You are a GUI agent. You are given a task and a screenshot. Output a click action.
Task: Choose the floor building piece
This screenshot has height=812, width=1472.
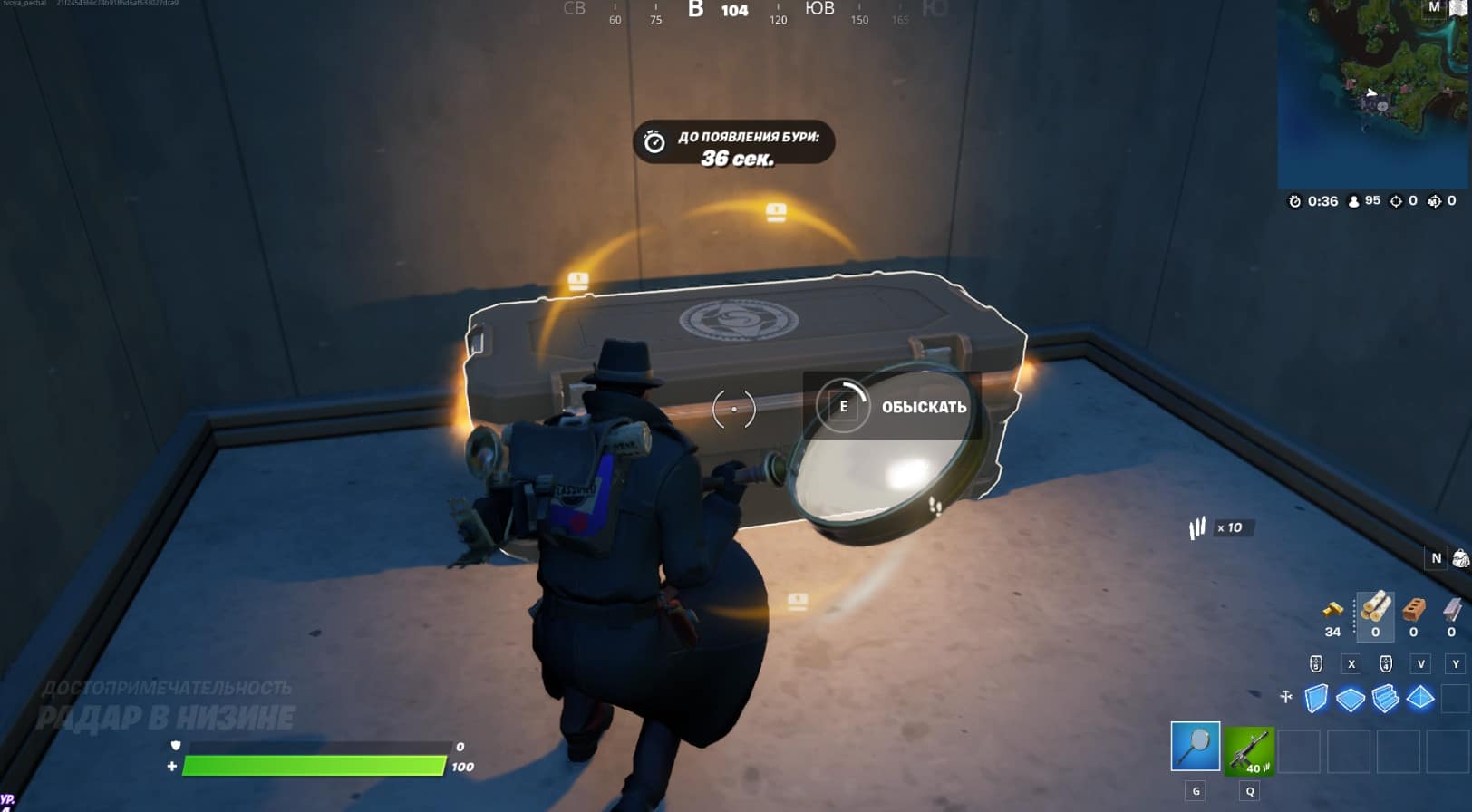(x=1351, y=699)
